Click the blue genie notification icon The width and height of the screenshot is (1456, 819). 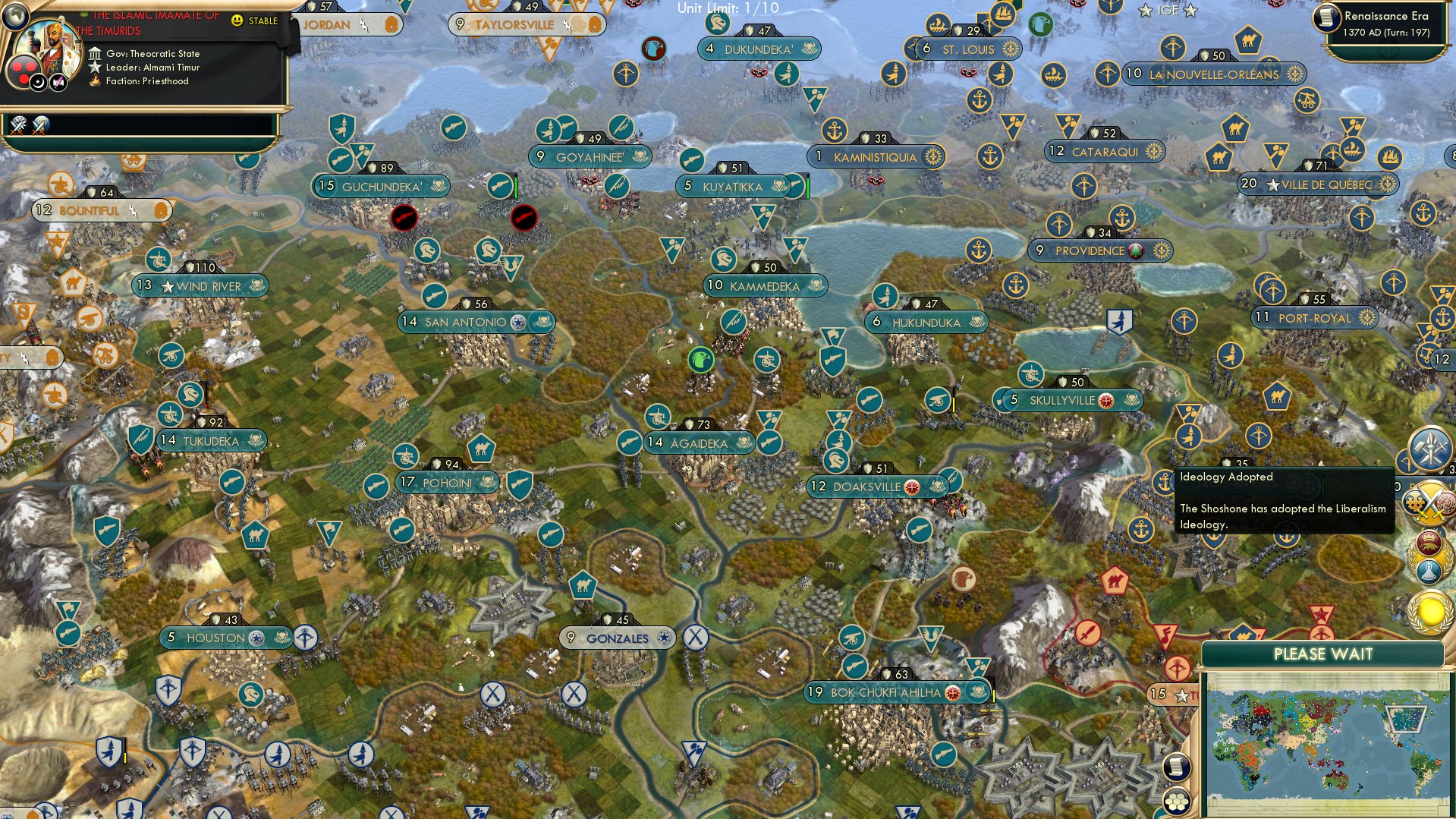coord(1428,571)
